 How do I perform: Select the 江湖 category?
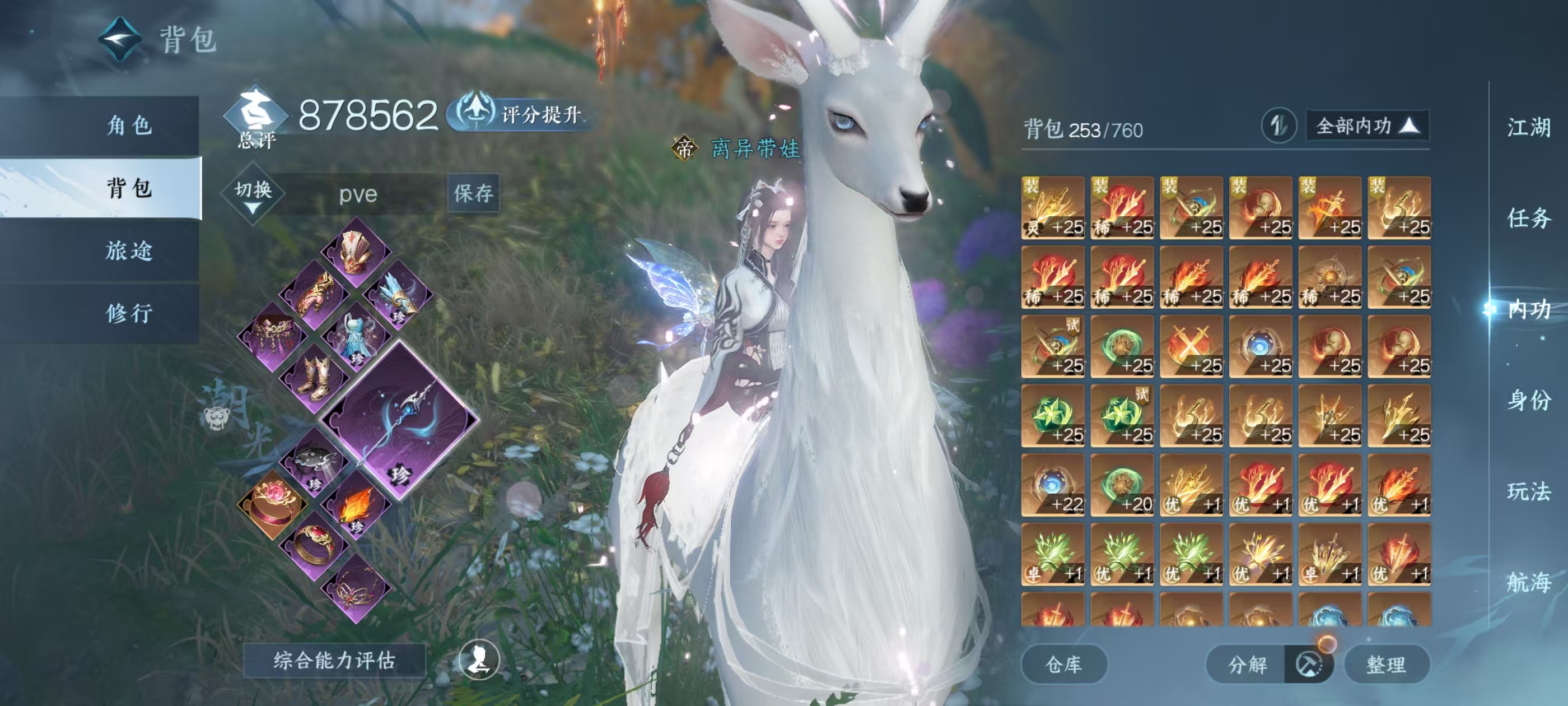1528,128
